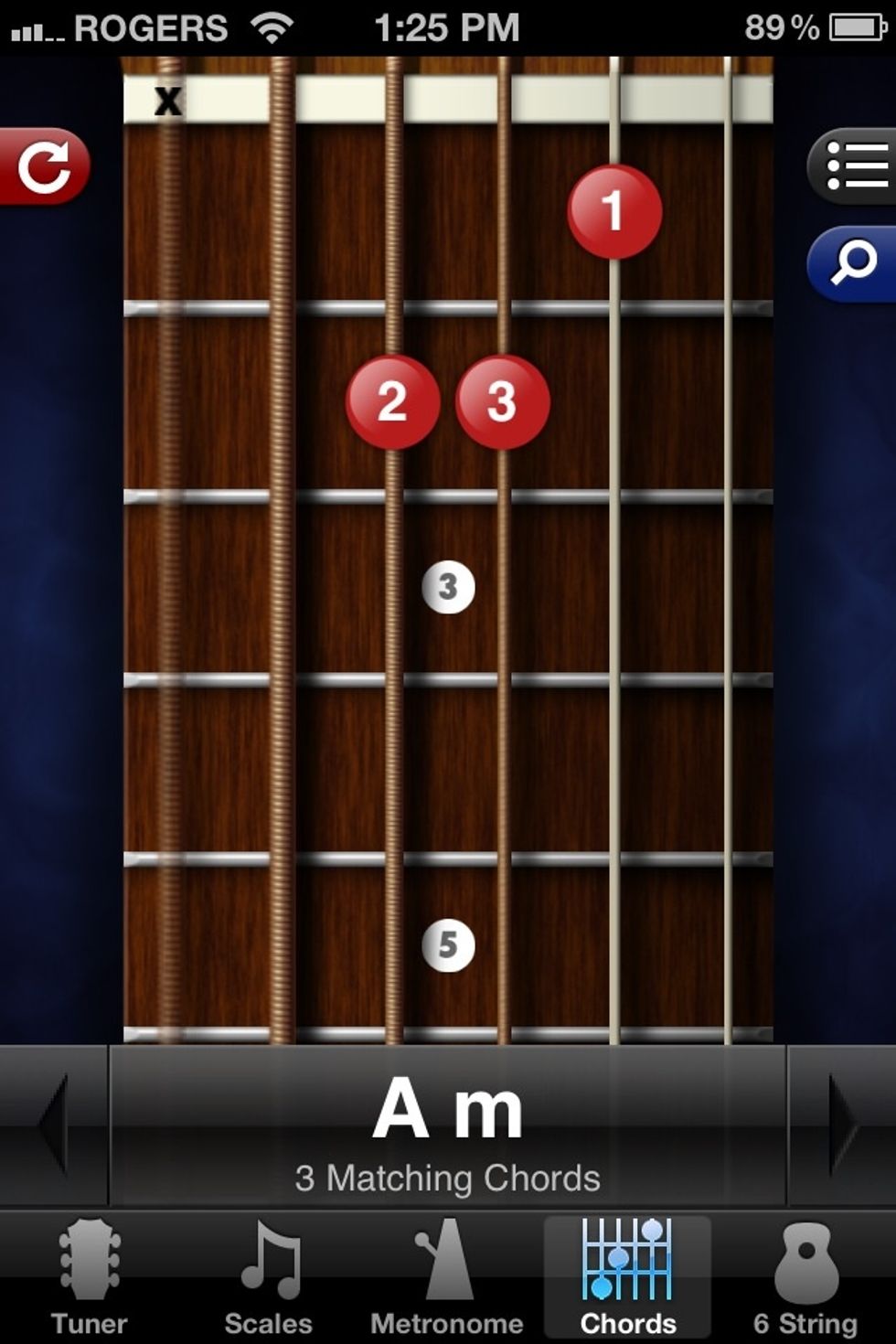The height and width of the screenshot is (1344, 896).
Task: Open the blue magnifier search button
Action: [x=854, y=263]
